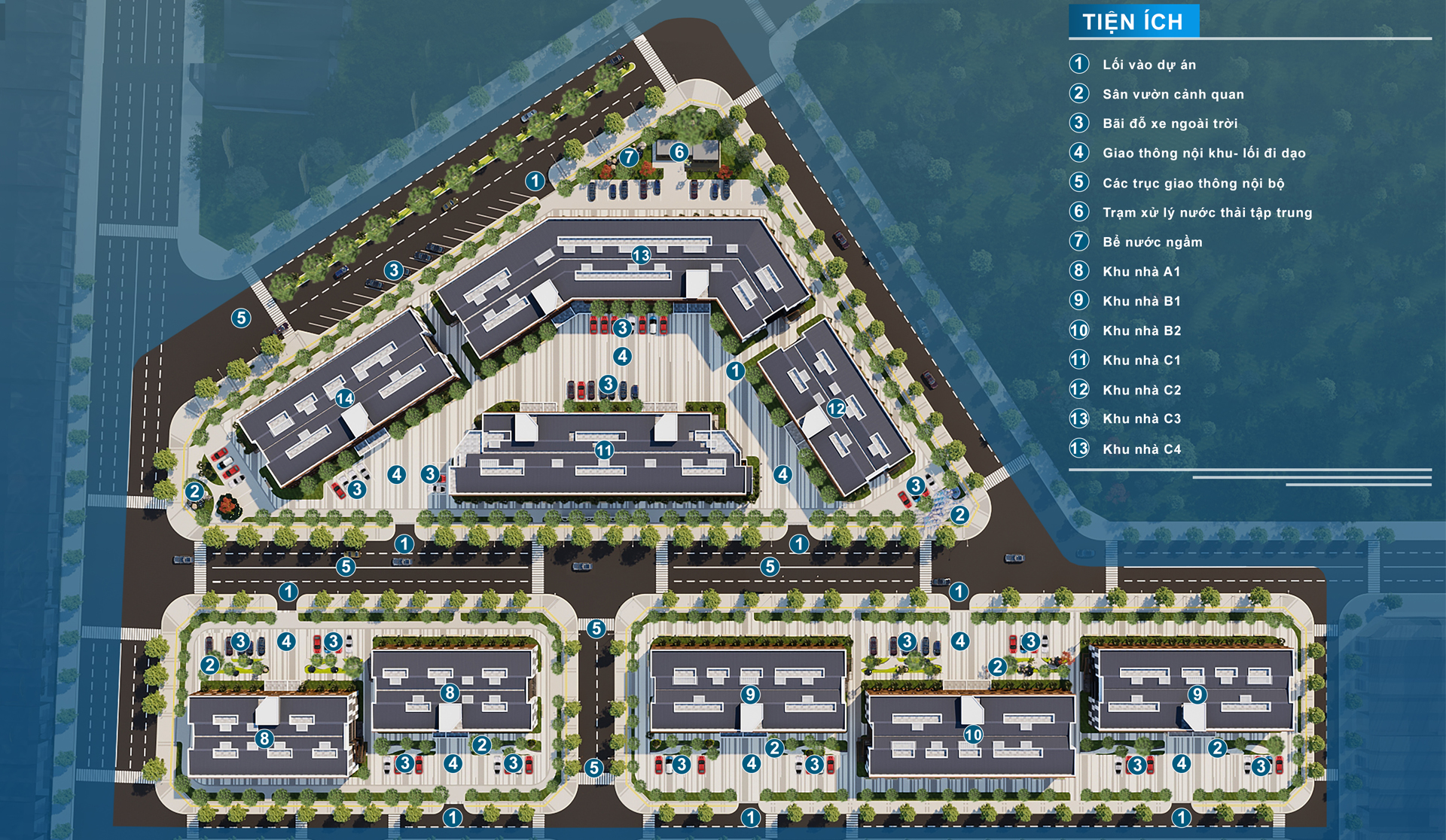Click the Bể nước ngầm legend entry
The width and height of the screenshot is (1446, 840).
coord(1152,242)
